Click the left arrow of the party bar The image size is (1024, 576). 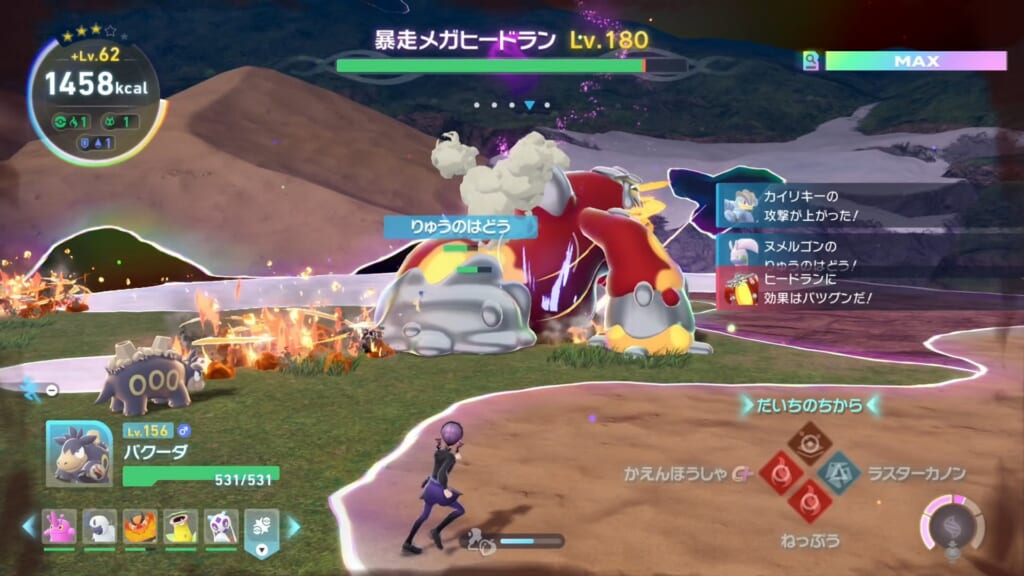[28, 526]
